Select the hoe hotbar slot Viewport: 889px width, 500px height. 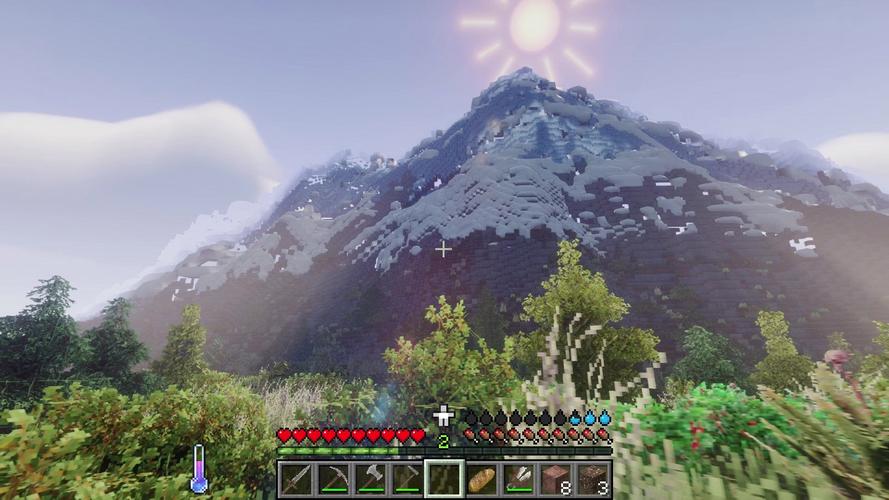coord(407,479)
